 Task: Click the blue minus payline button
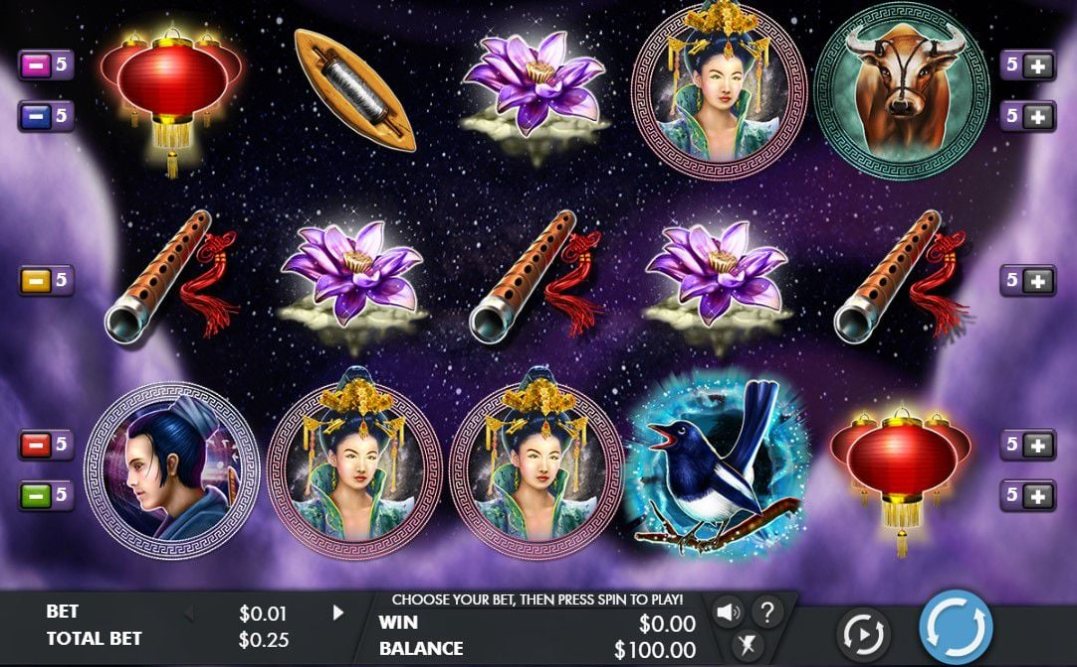pos(34,116)
